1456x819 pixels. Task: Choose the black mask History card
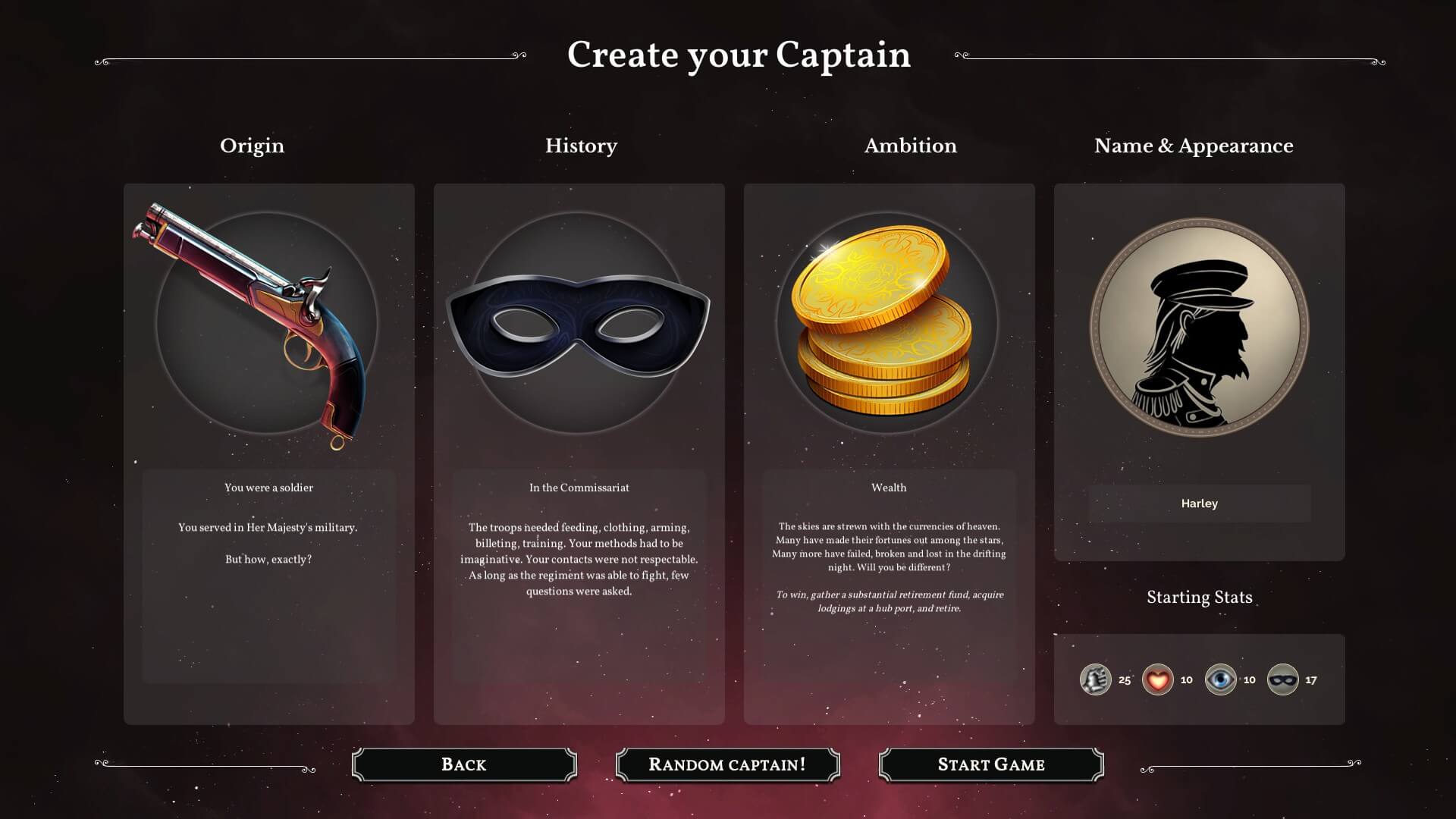(579, 325)
